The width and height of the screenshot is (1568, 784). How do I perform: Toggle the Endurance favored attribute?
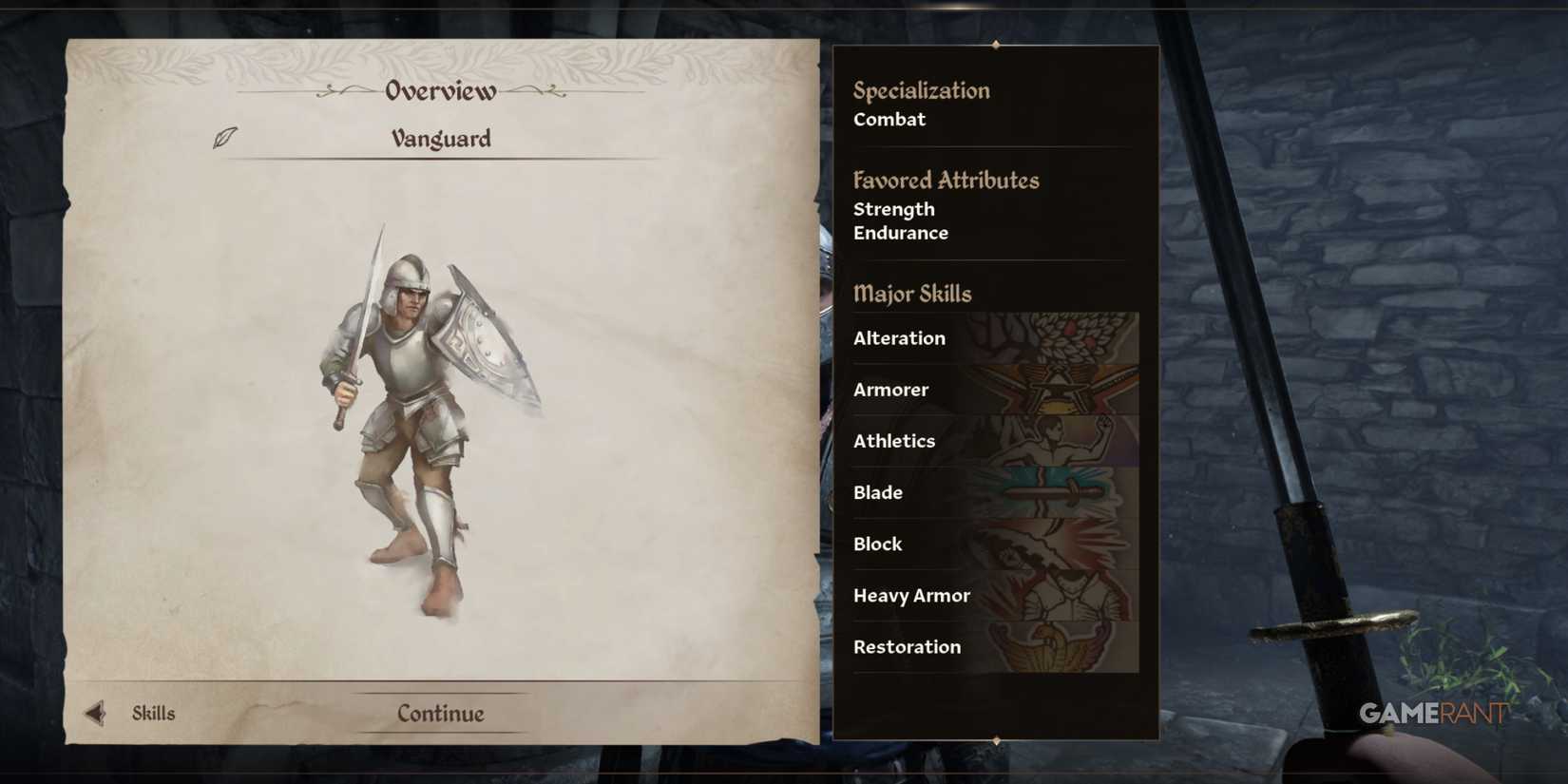[x=900, y=233]
